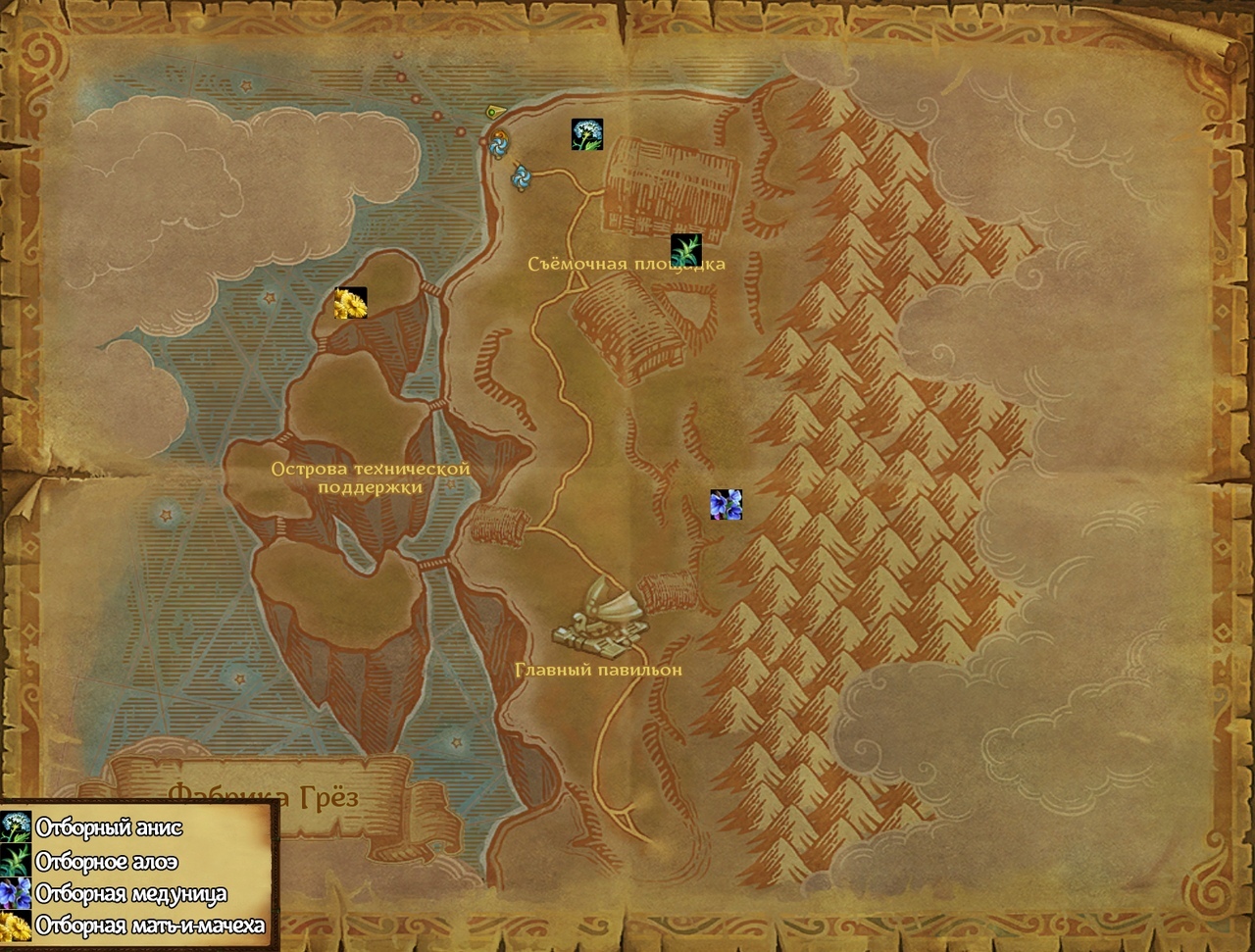The image size is (1255, 952).
Task: Select the blue swirl marker with orange crest
Action: point(499,145)
